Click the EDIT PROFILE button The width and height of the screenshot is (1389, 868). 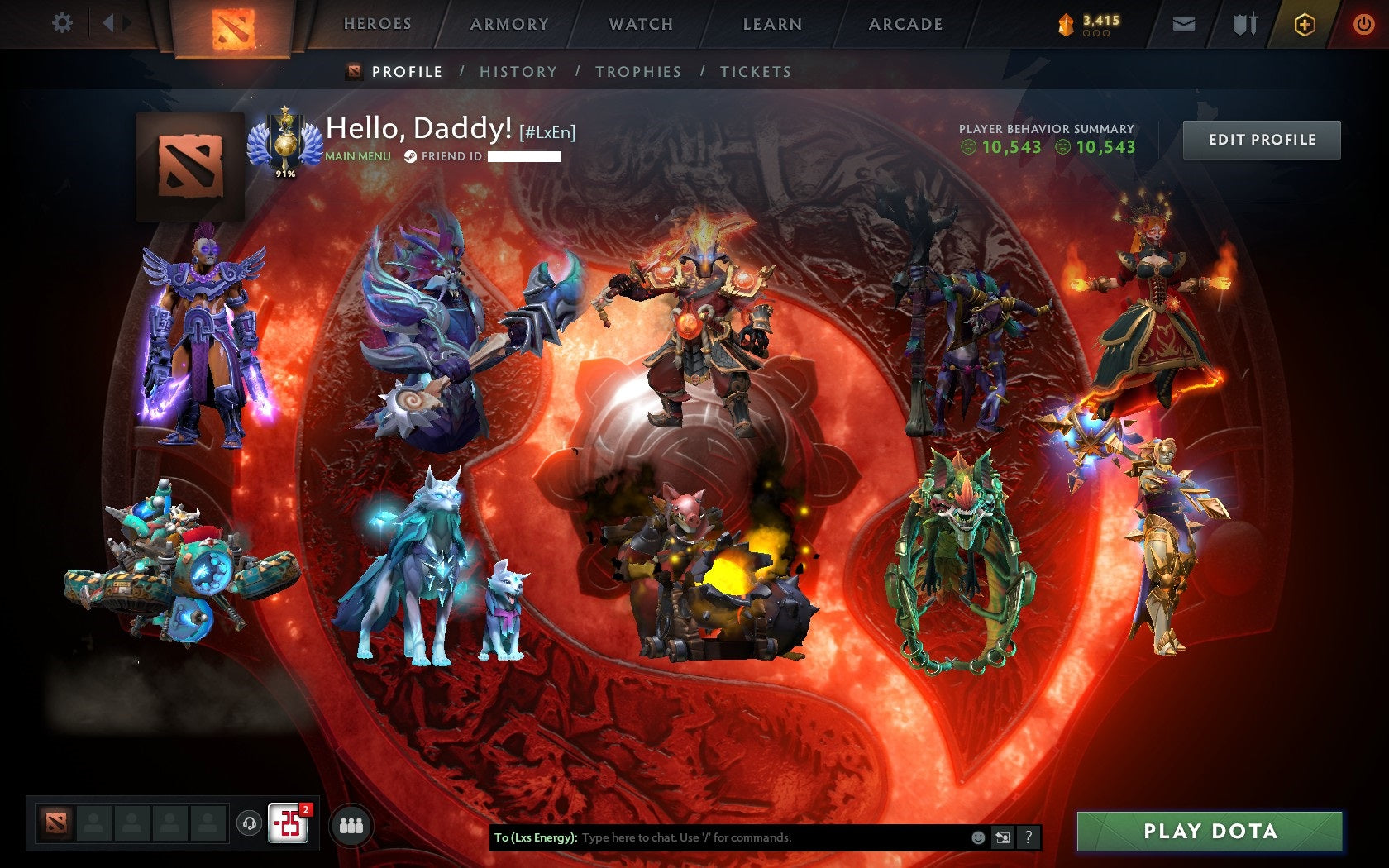coord(1261,140)
